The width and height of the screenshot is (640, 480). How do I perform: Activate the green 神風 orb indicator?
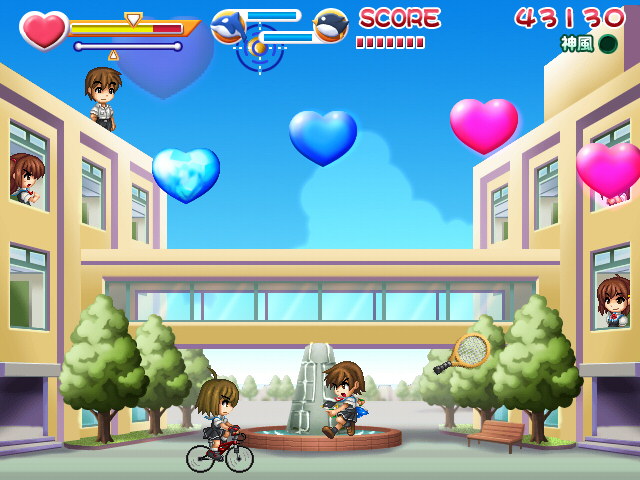608,44
